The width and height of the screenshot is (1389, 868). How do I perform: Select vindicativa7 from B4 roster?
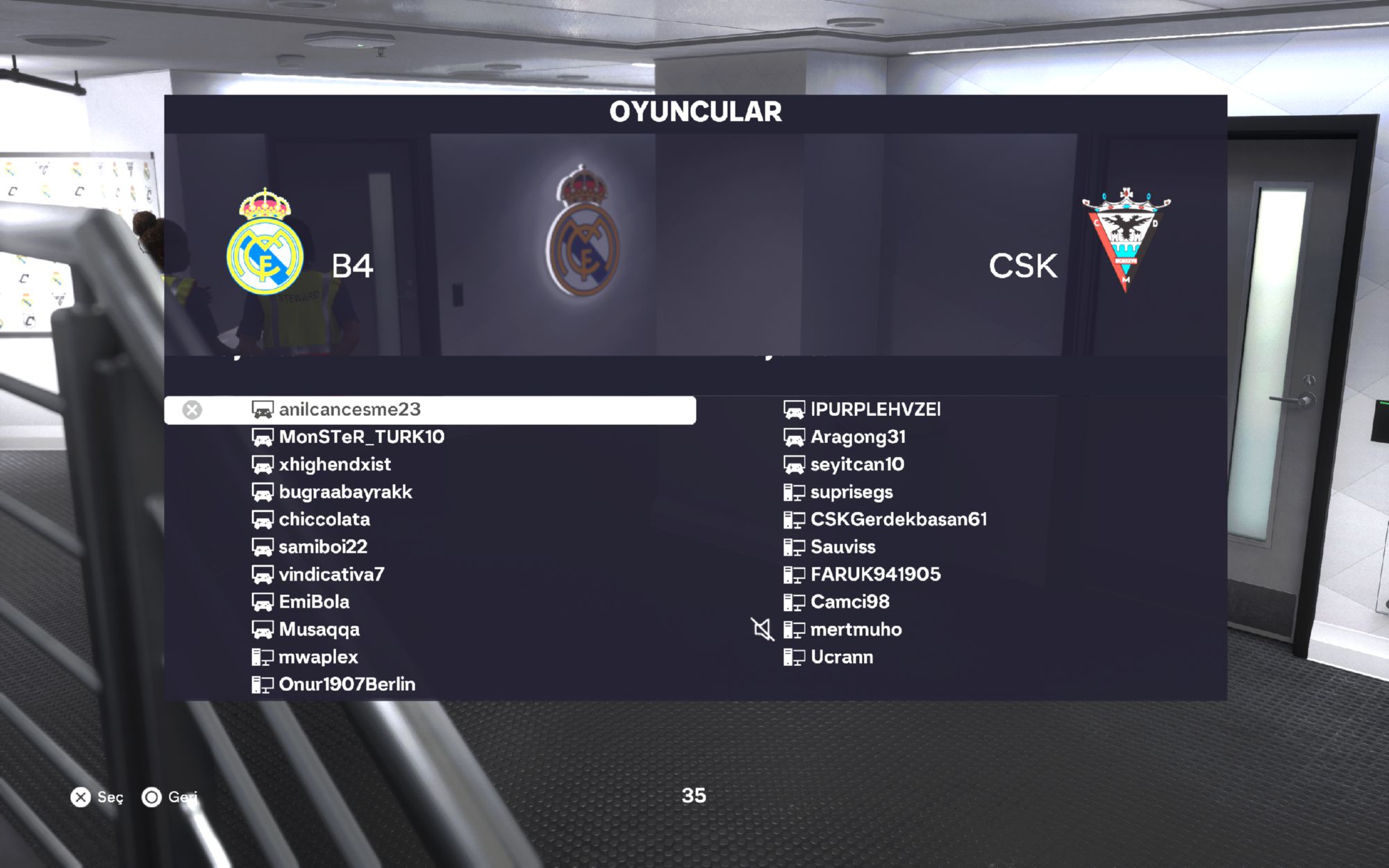click(331, 574)
